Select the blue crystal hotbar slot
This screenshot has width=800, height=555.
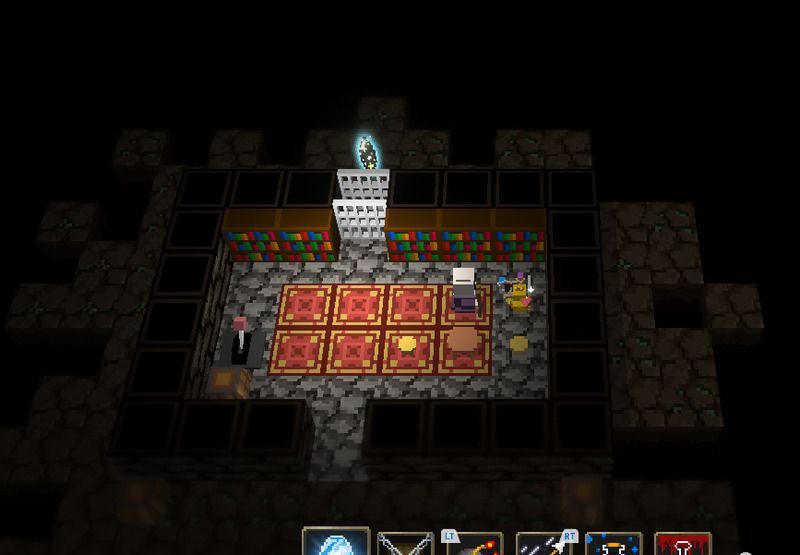(335, 543)
